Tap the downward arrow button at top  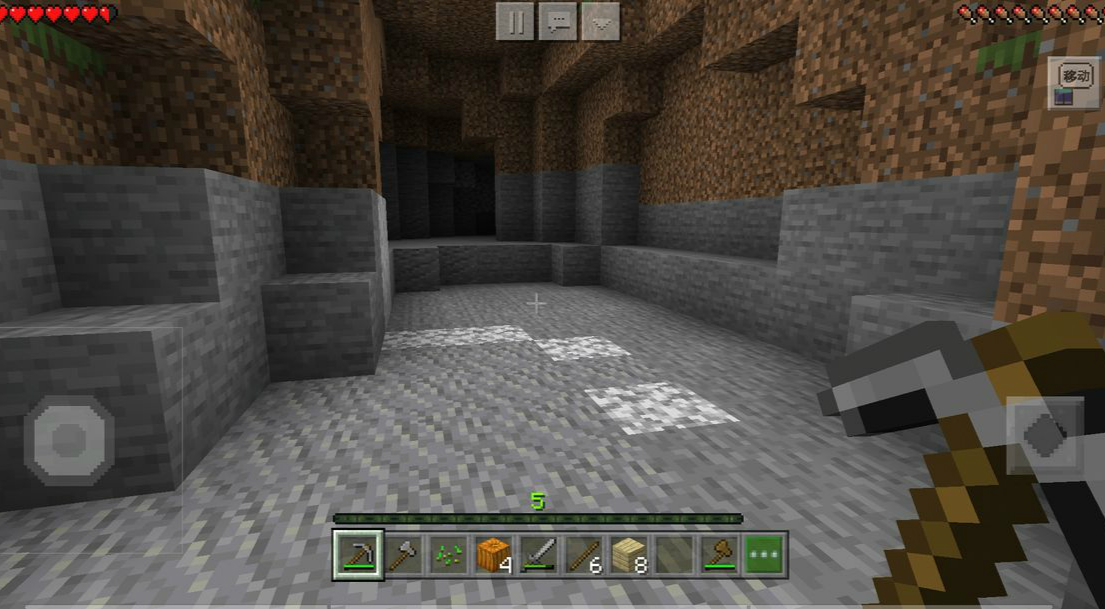[x=600, y=21]
